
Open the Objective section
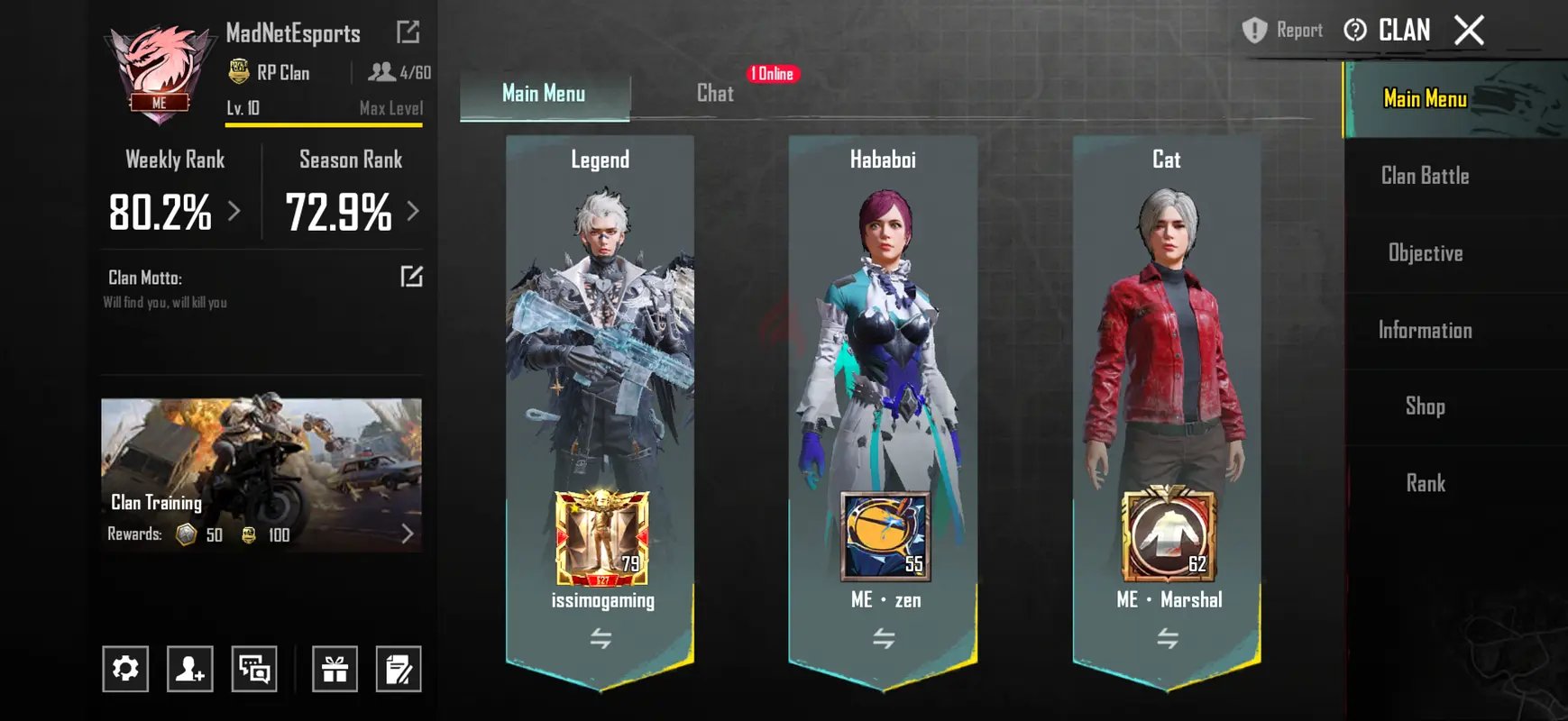1425,253
